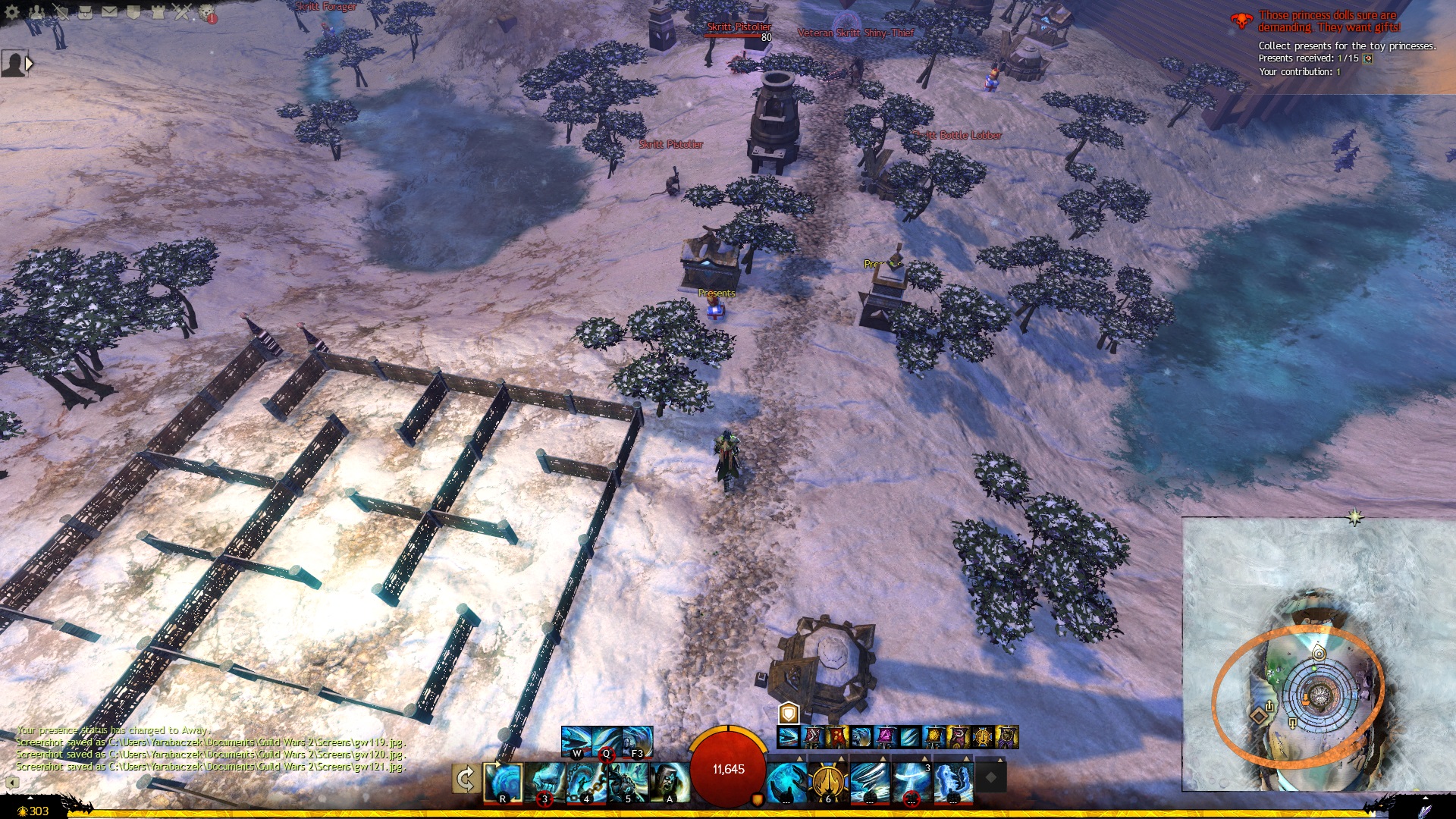Open the inventory bag icon
The image size is (1456, 819).
point(85,11)
